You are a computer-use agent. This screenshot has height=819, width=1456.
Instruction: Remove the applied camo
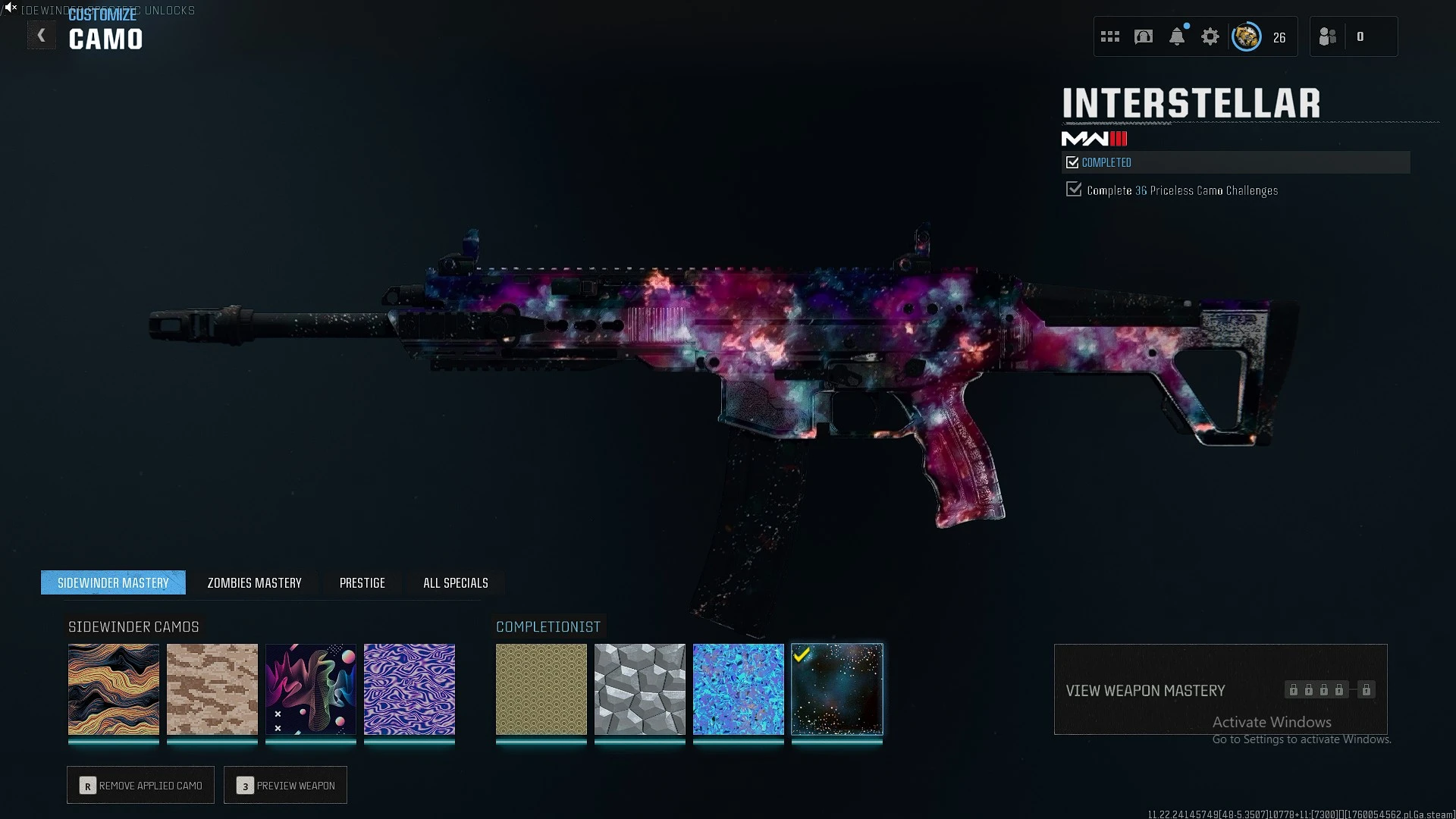click(x=140, y=786)
